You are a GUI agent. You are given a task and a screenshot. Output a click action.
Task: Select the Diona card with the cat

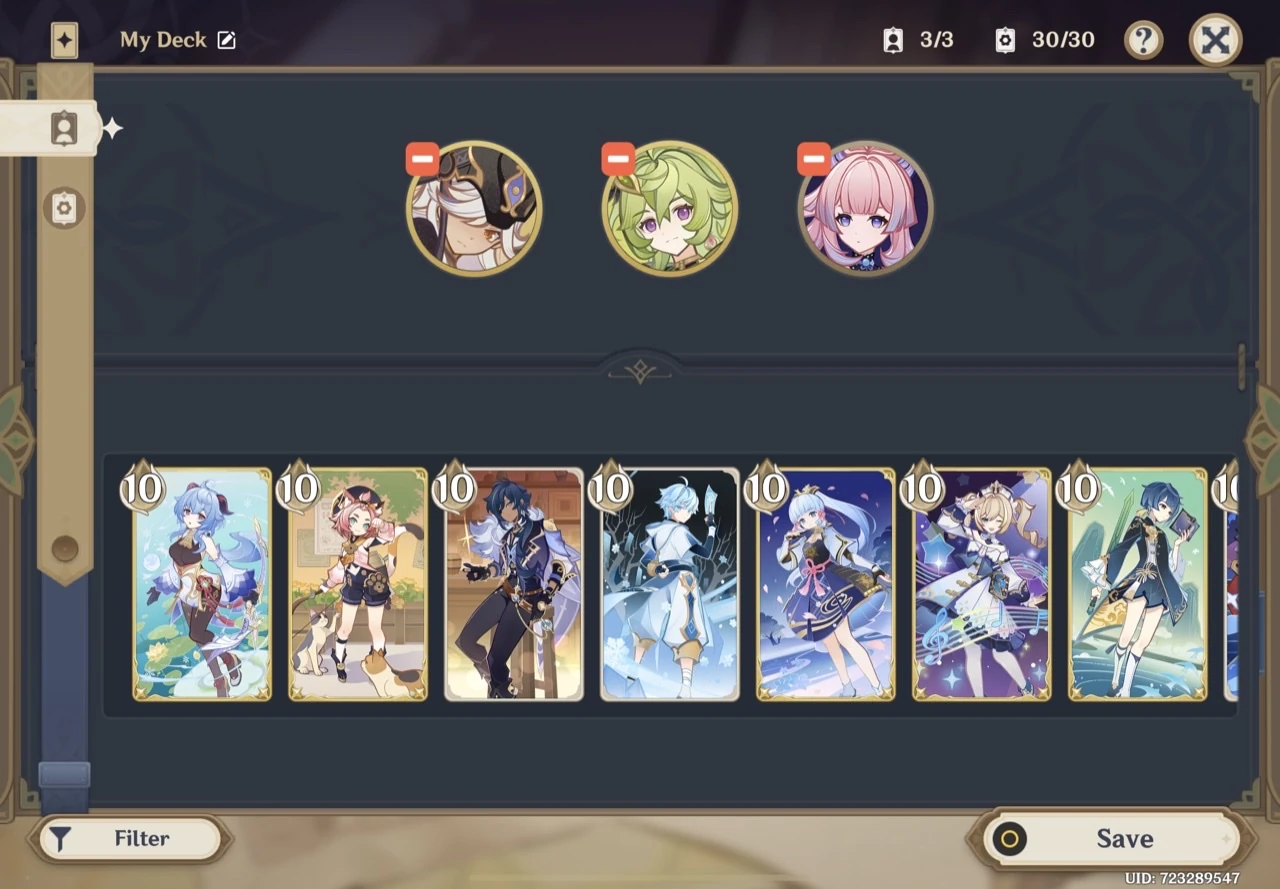click(357, 585)
